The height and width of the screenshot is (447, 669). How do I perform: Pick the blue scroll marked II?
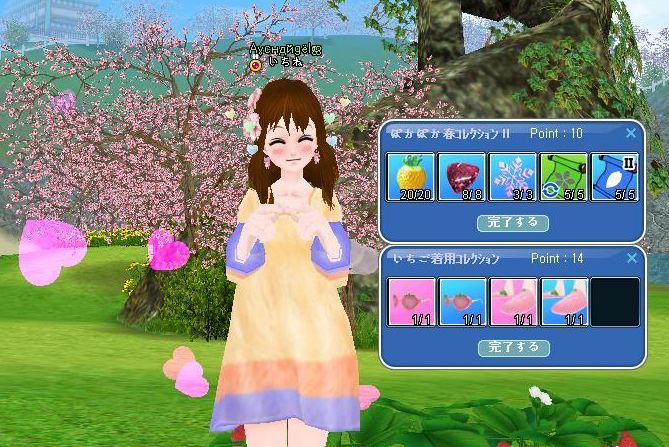pos(614,177)
